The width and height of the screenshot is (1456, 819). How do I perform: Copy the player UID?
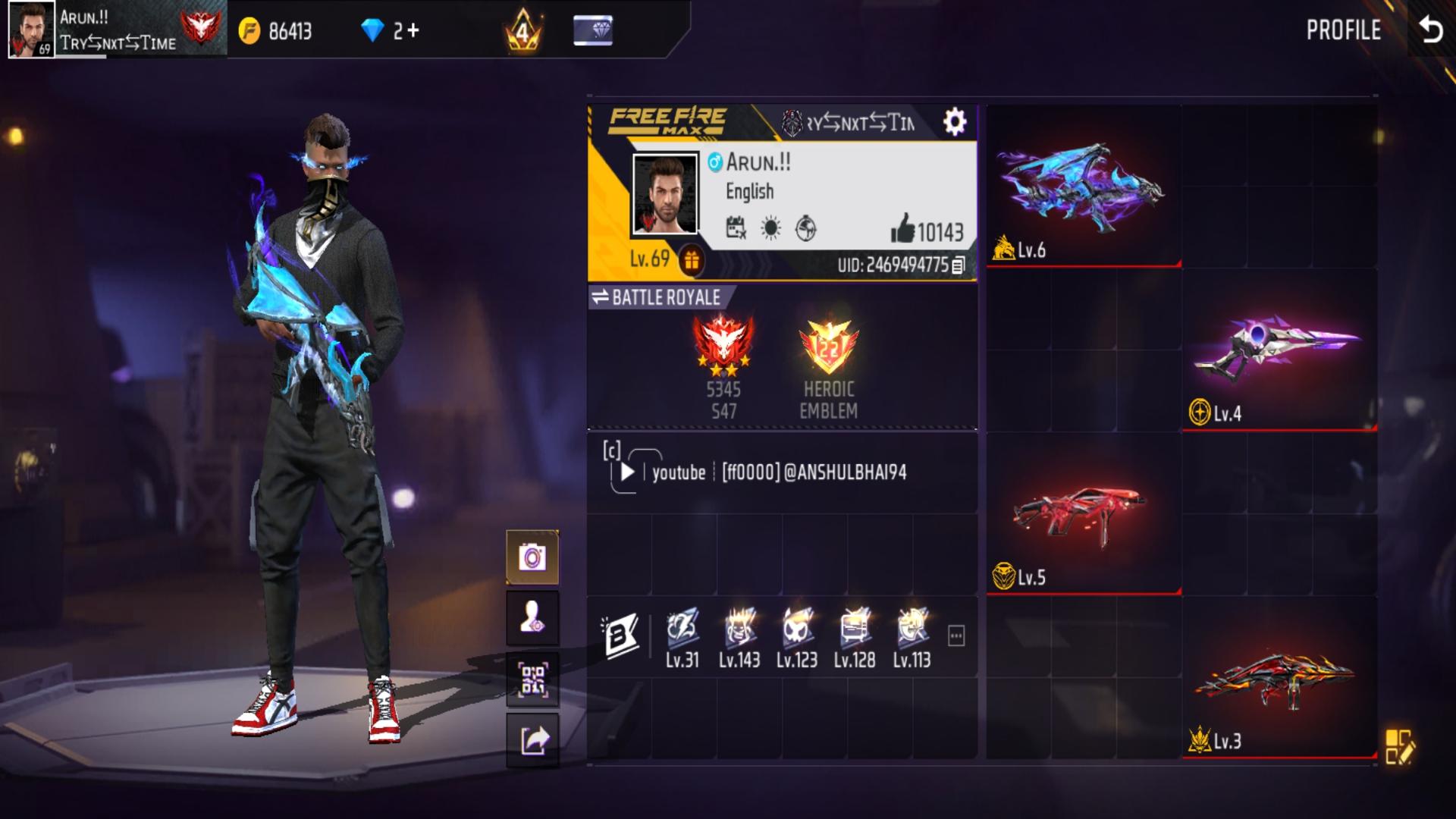[959, 265]
